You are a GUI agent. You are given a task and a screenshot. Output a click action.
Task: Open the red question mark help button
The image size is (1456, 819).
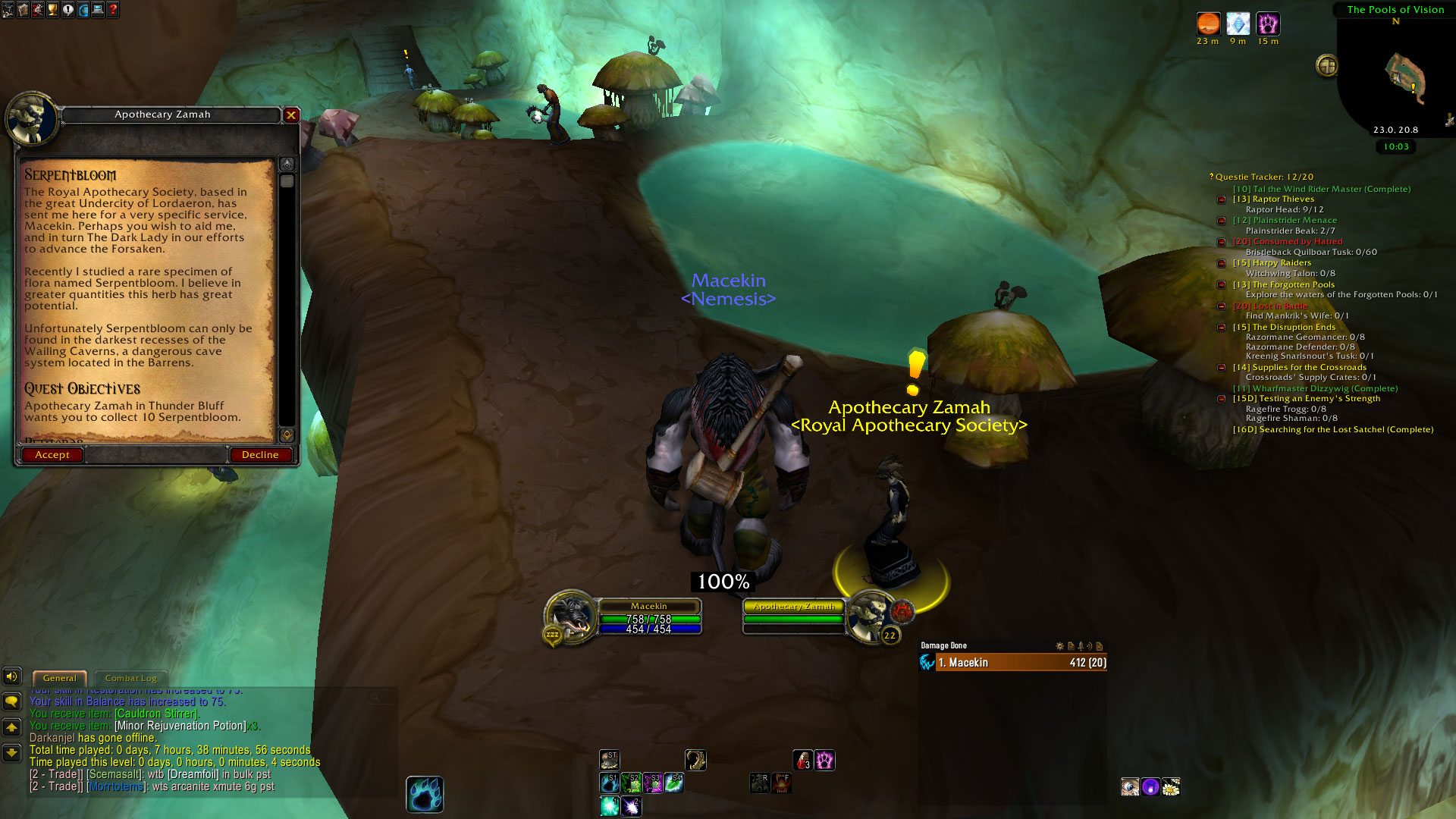[113, 10]
